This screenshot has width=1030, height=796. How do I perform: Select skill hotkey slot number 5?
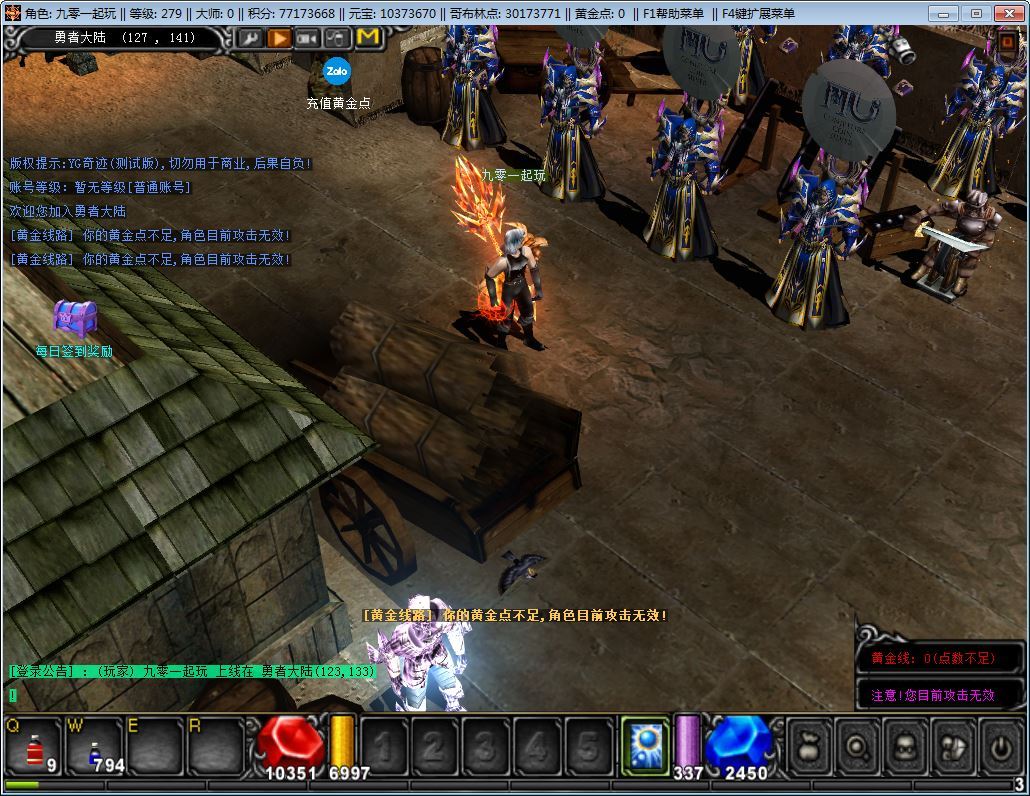[588, 746]
